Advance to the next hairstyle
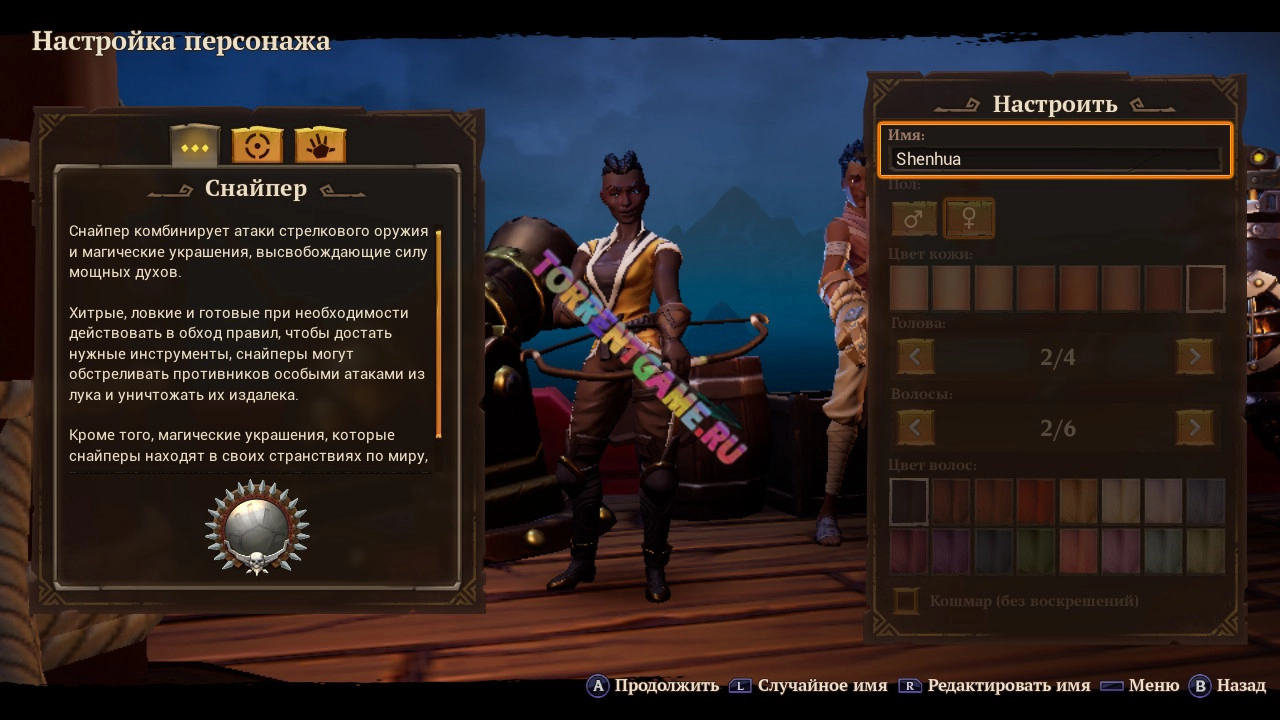 (1194, 428)
